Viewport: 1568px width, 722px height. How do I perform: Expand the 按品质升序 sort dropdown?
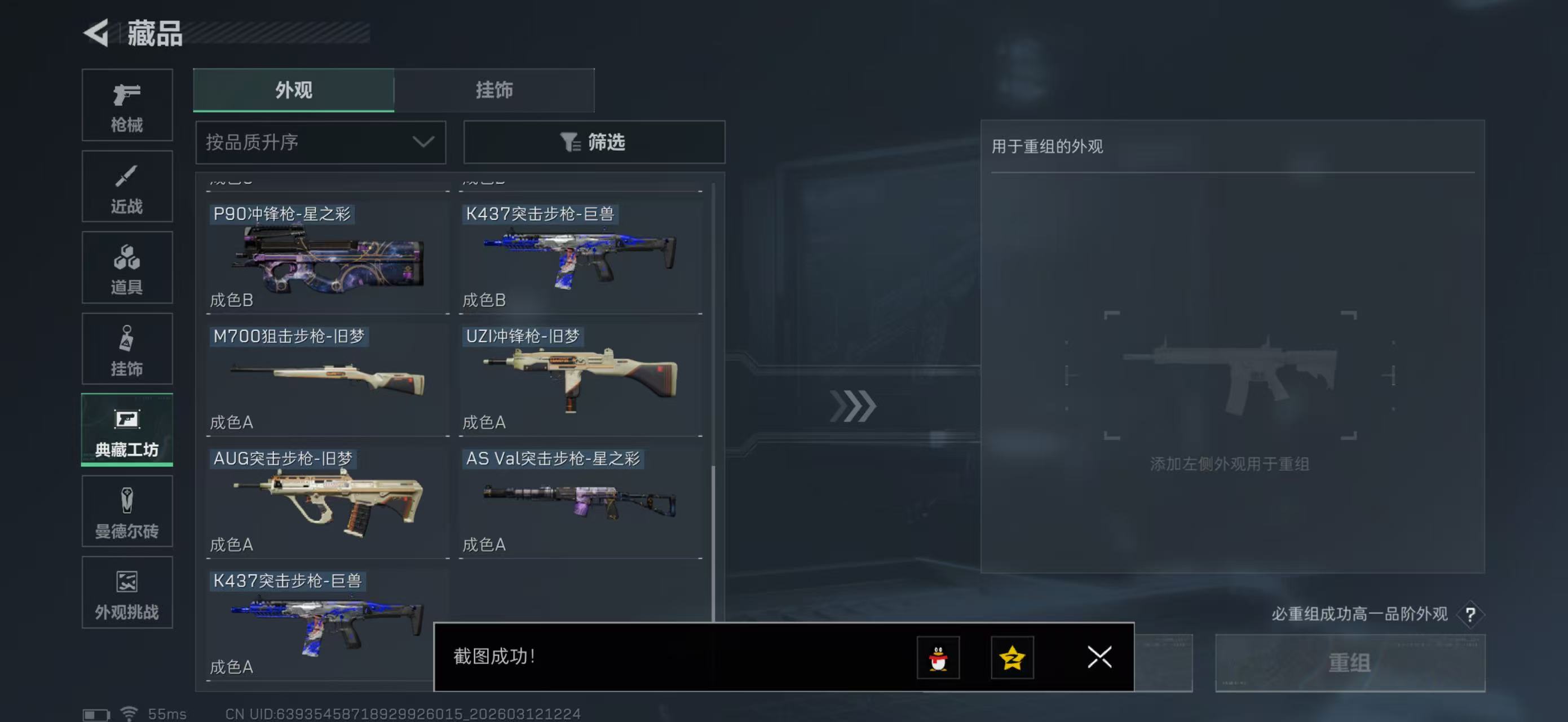click(x=320, y=142)
